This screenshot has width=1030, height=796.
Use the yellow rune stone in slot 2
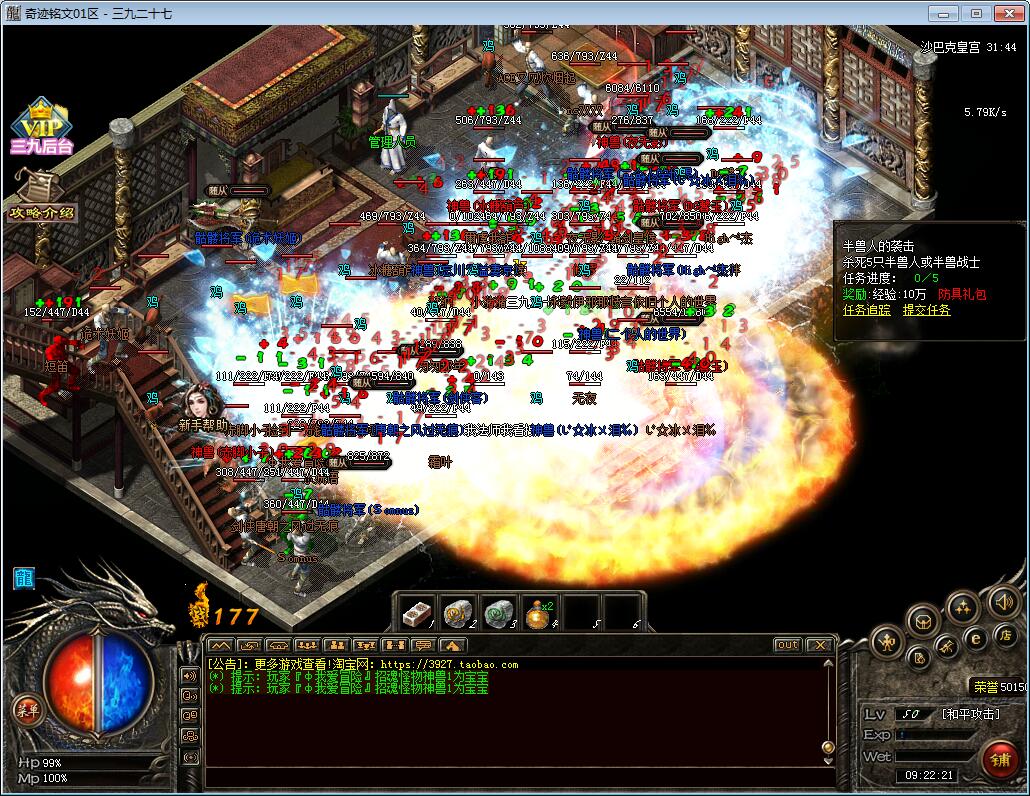(x=457, y=612)
